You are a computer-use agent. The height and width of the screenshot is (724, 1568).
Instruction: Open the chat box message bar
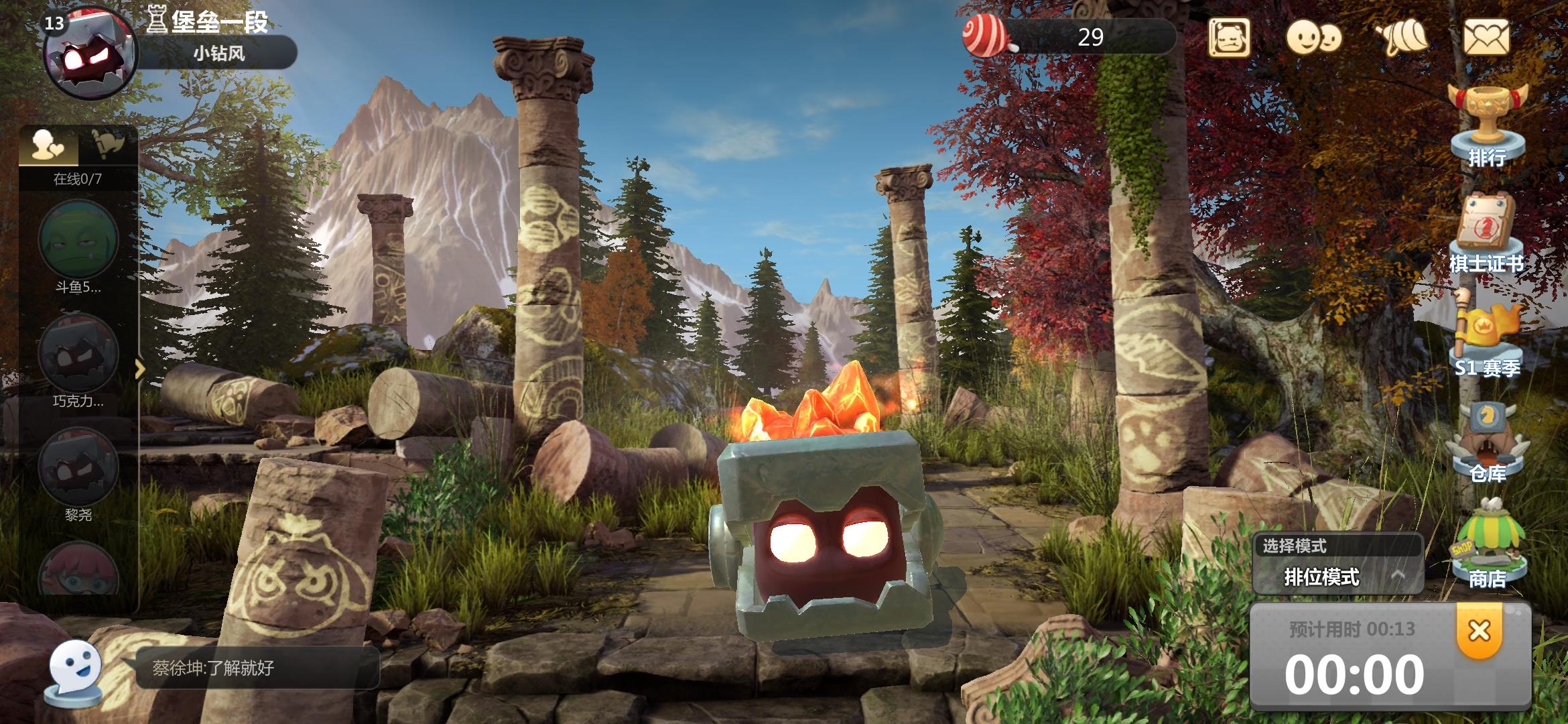(x=257, y=668)
